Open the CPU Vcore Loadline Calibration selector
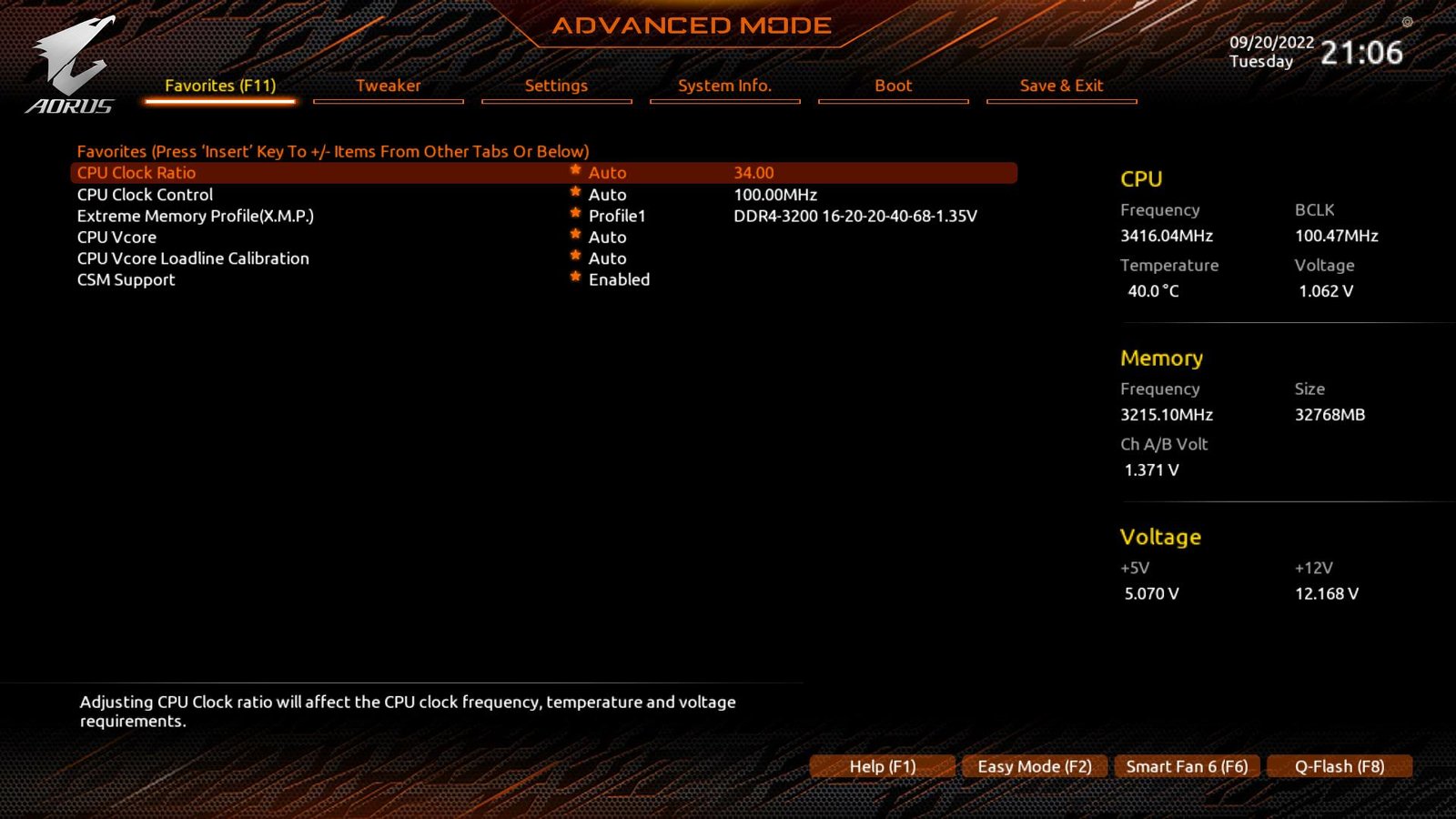The image size is (1456, 819). [x=607, y=258]
